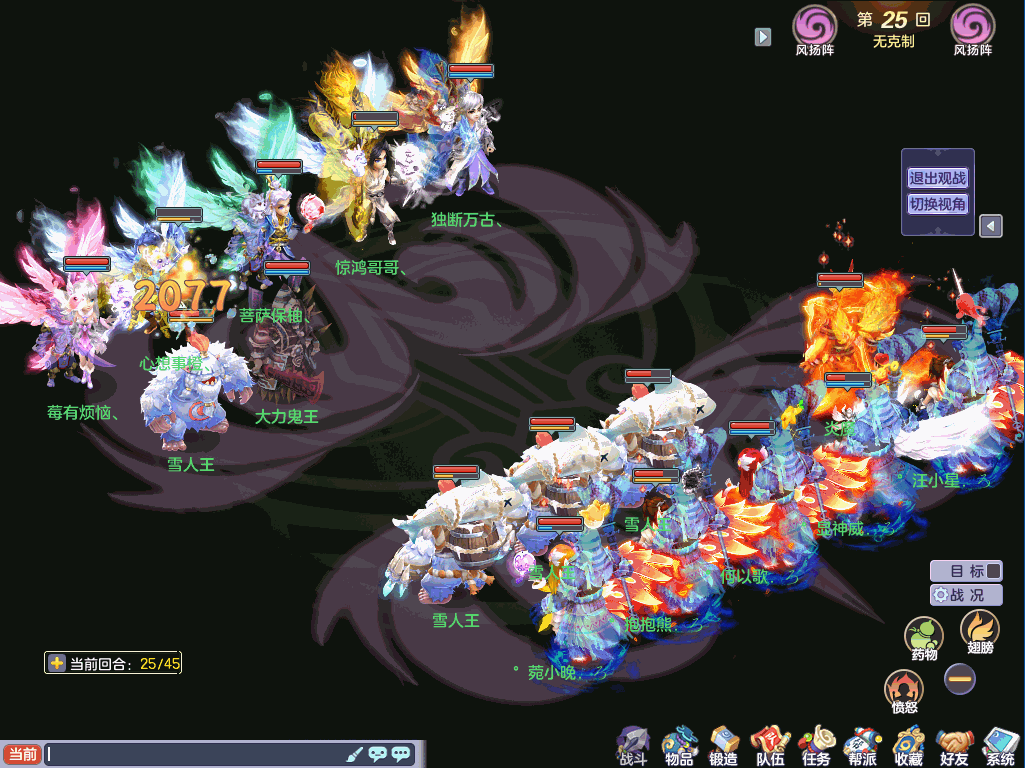Viewport: 1025px width, 768px height.
Task: Open the 锻造 forging menu
Action: click(x=724, y=746)
